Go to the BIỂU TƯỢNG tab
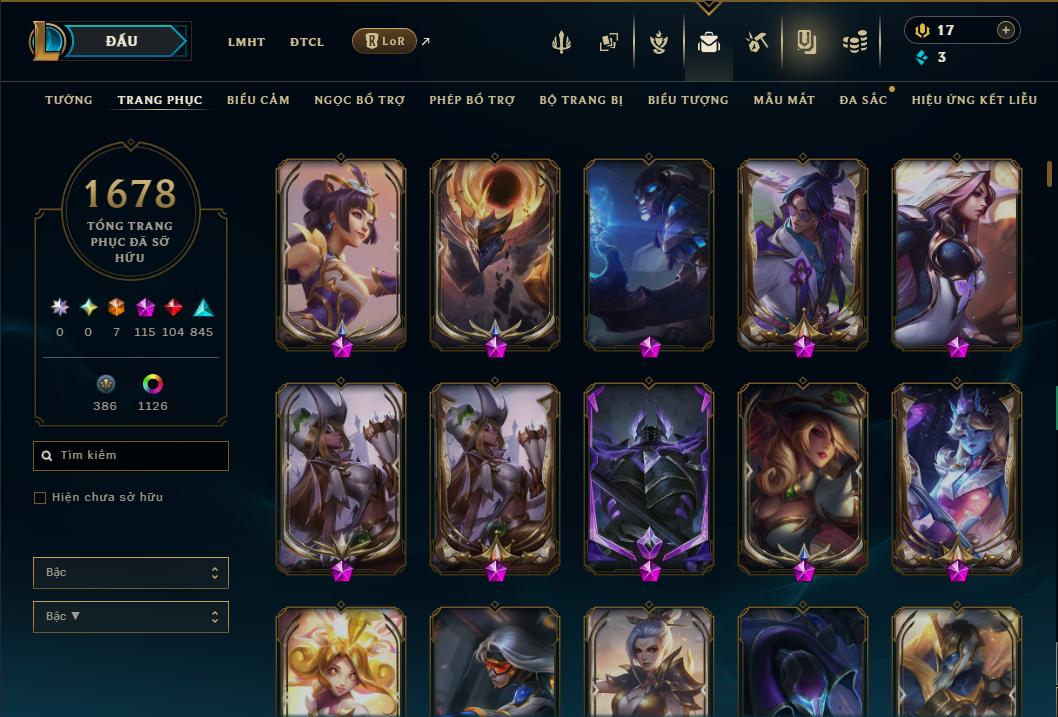This screenshot has width=1058, height=717. click(688, 100)
